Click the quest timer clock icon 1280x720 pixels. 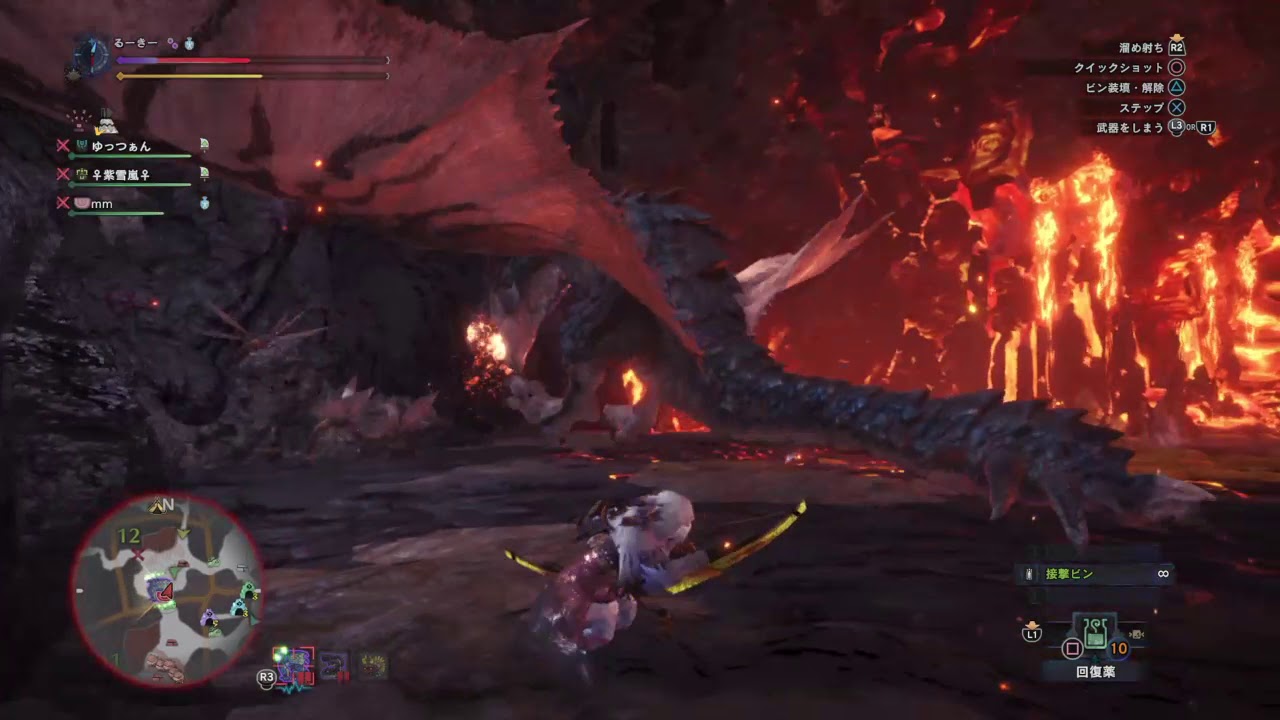tap(92, 56)
